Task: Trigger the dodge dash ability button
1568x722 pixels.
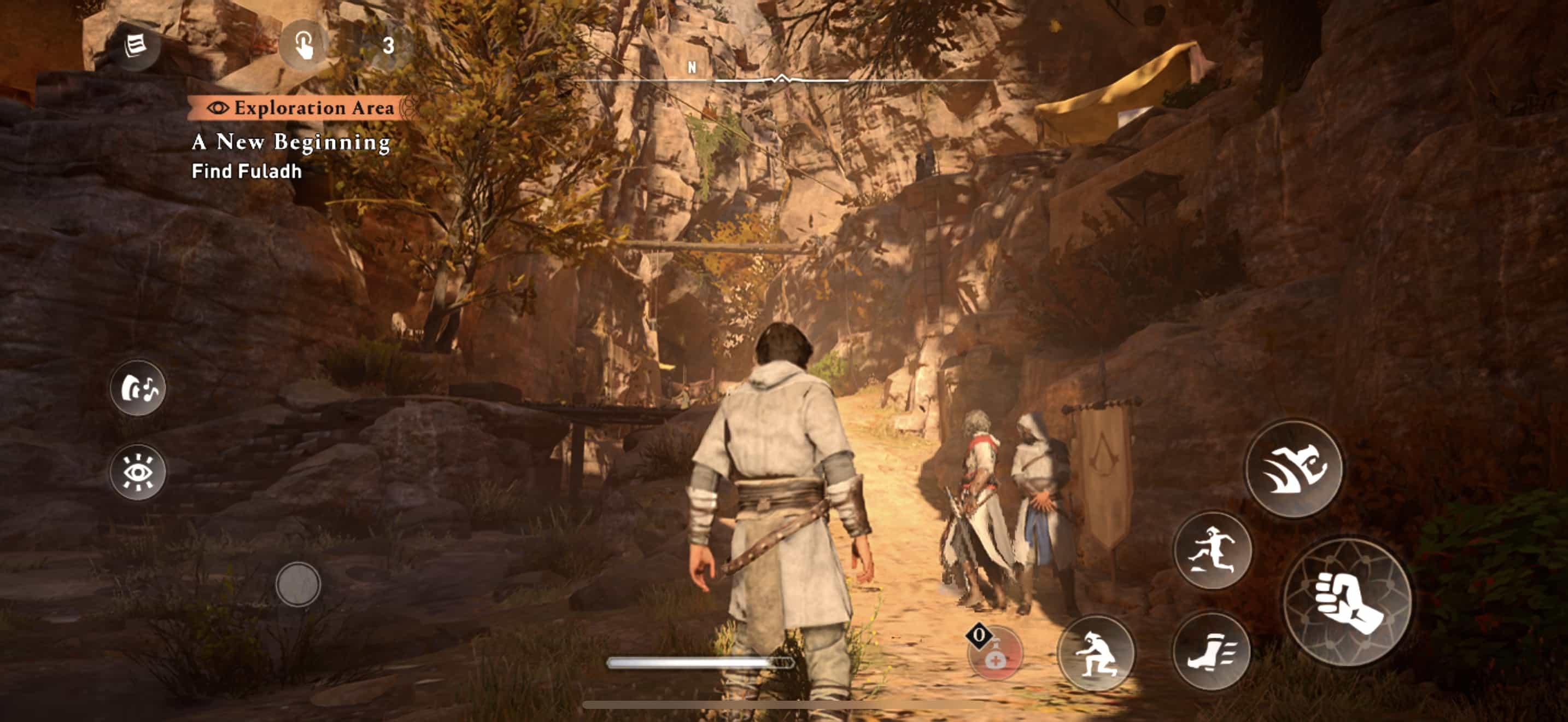Action: tap(1294, 469)
